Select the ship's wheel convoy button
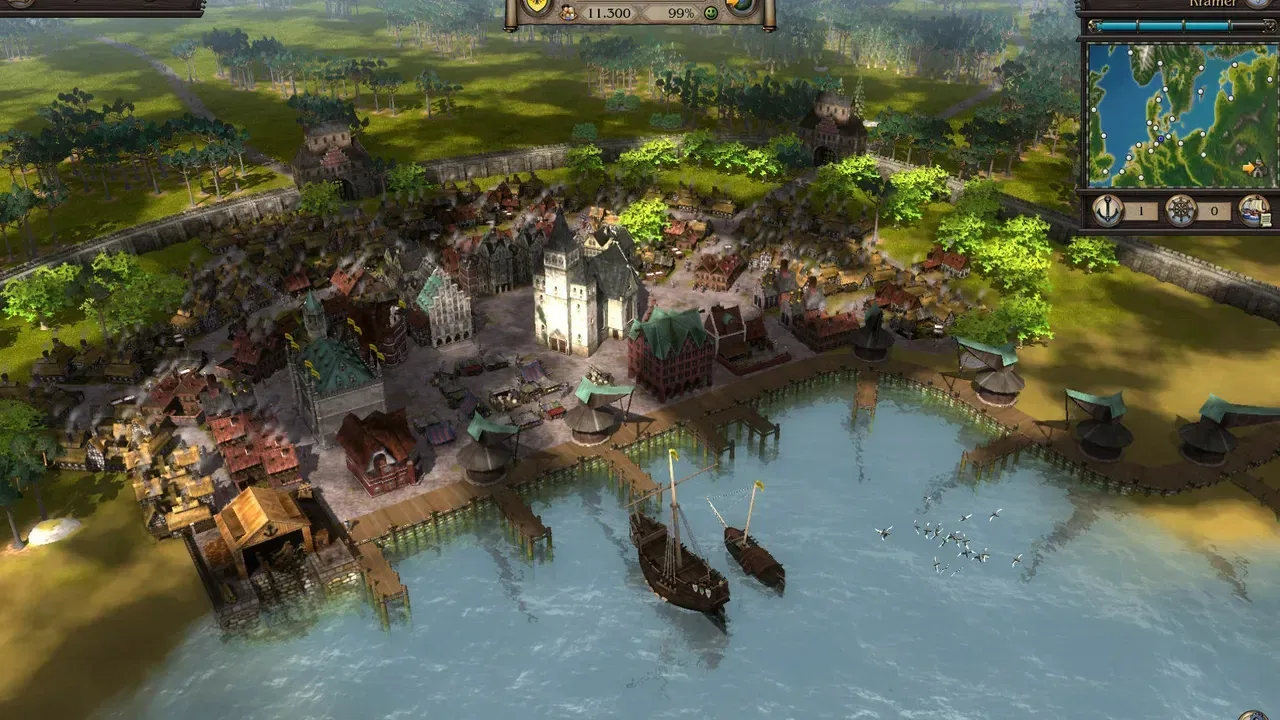The height and width of the screenshot is (720, 1280). (1181, 210)
